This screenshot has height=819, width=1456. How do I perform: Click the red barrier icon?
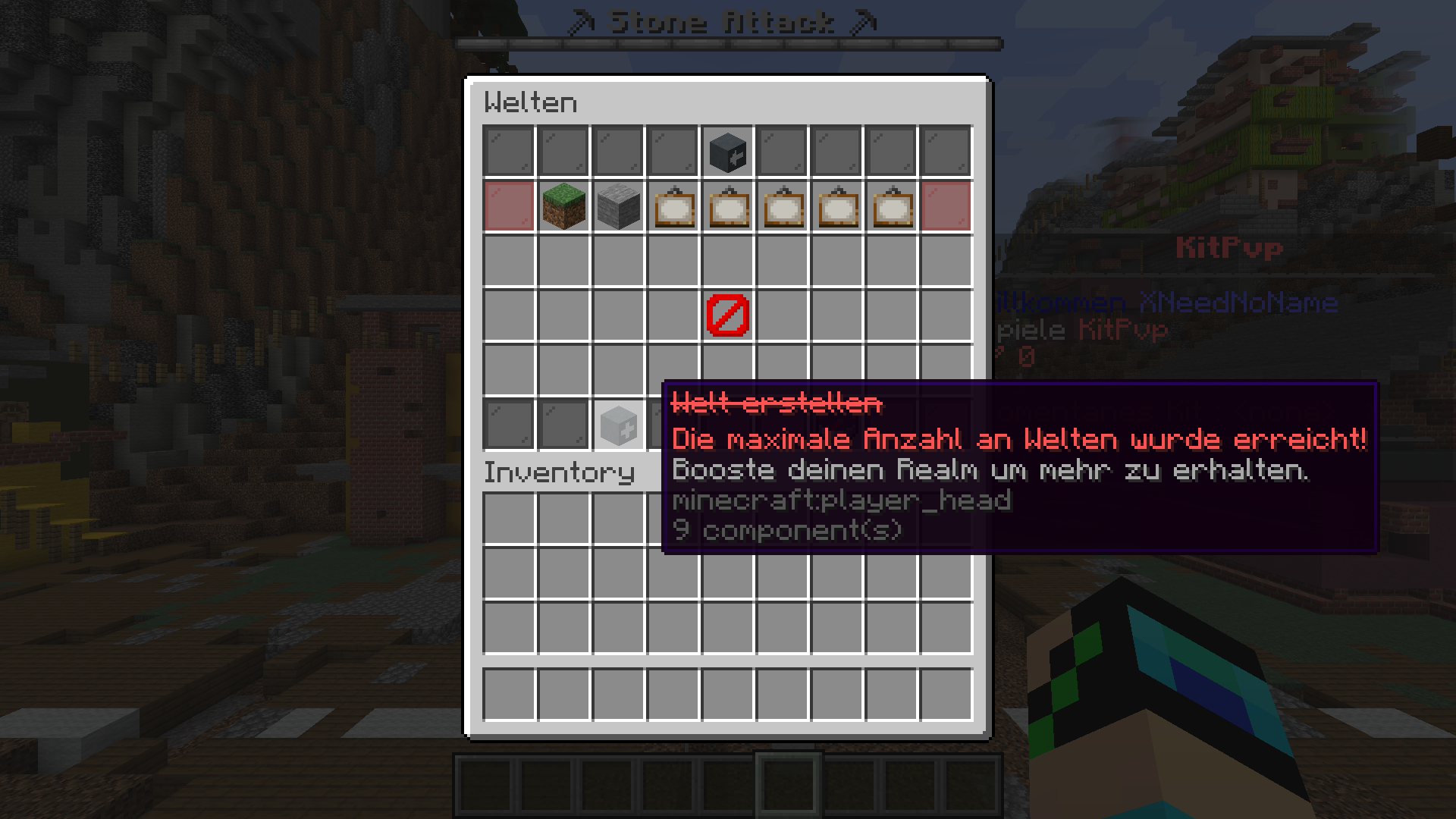point(727,315)
